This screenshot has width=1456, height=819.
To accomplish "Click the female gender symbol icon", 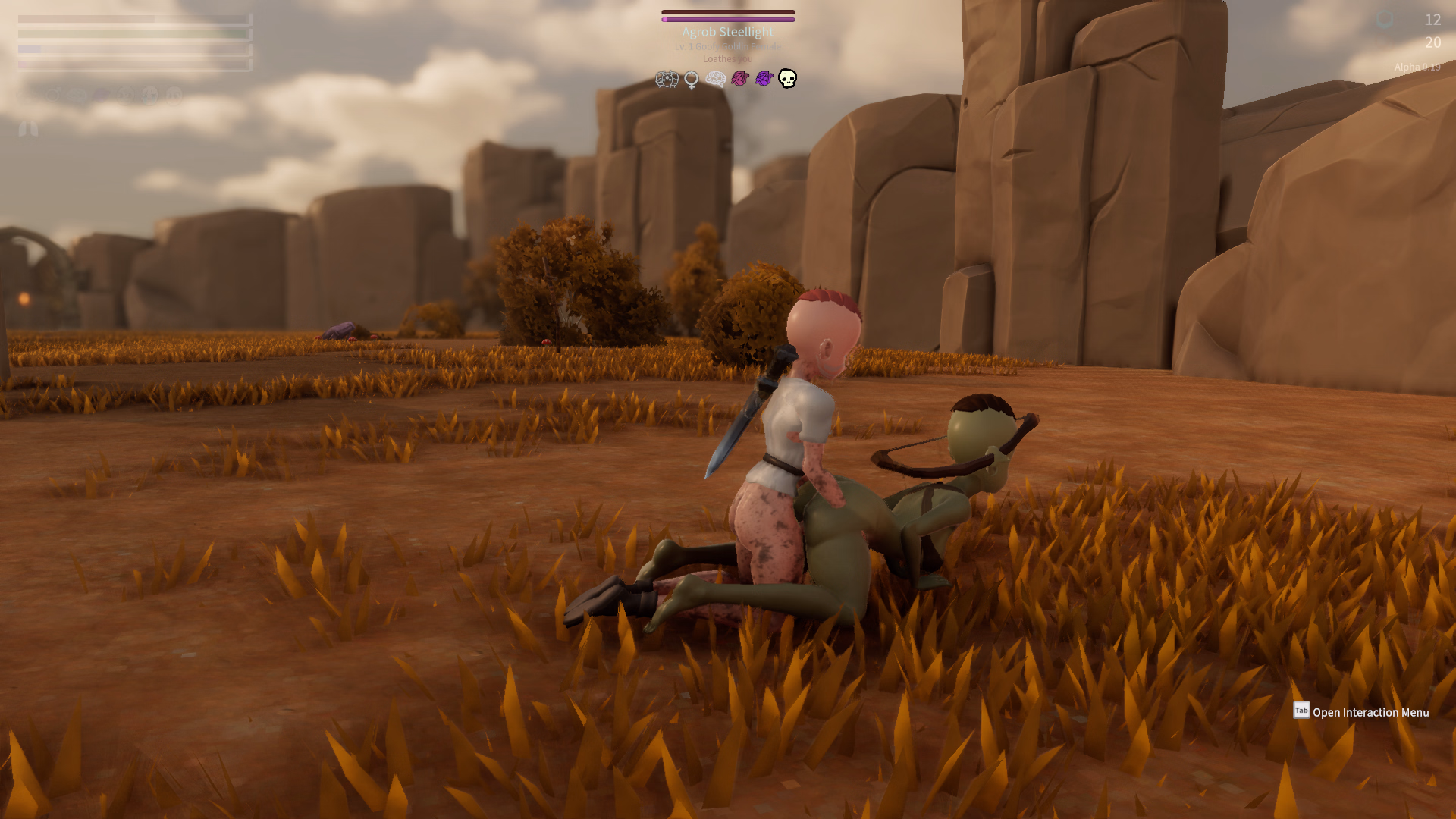I will [691, 80].
